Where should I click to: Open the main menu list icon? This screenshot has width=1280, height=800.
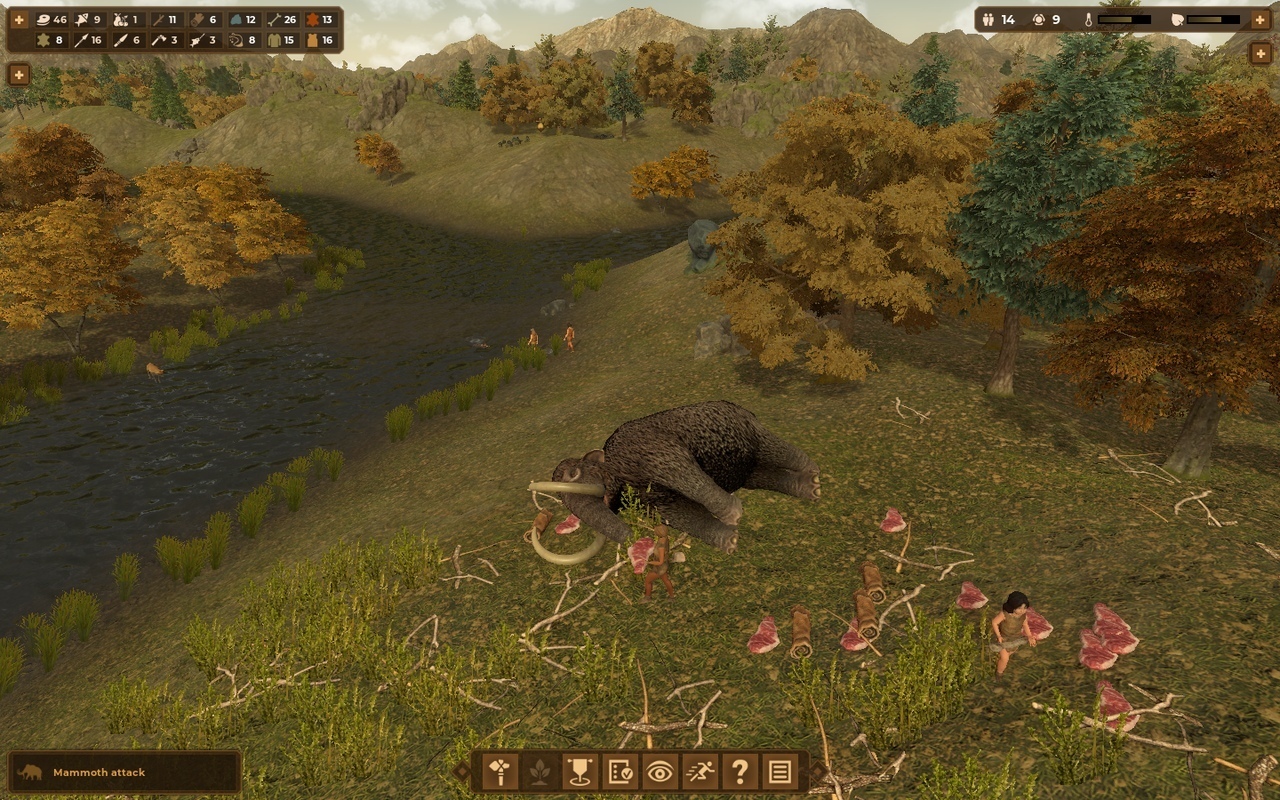pos(779,772)
